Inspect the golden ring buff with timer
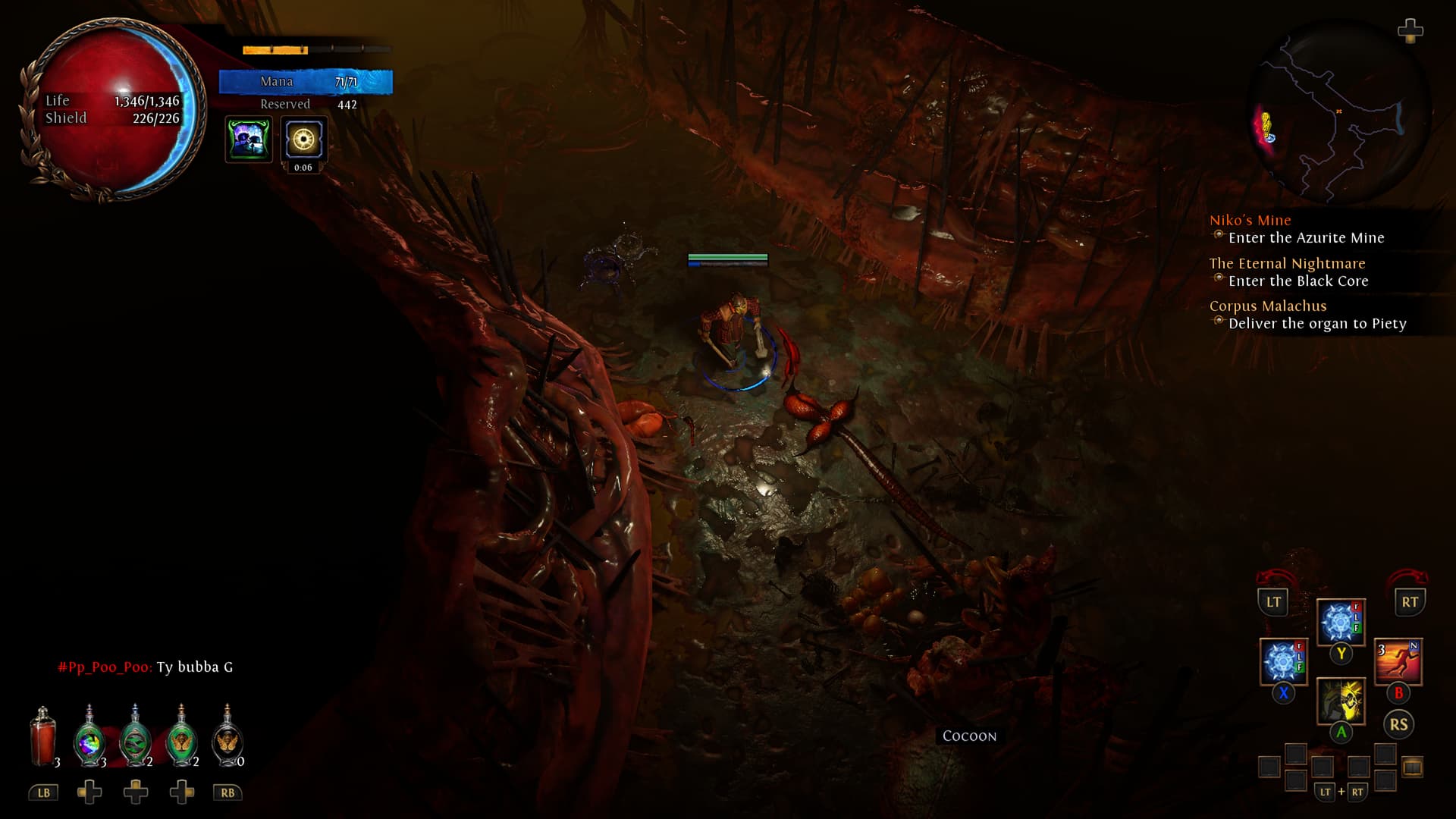1456x819 pixels. [303, 140]
